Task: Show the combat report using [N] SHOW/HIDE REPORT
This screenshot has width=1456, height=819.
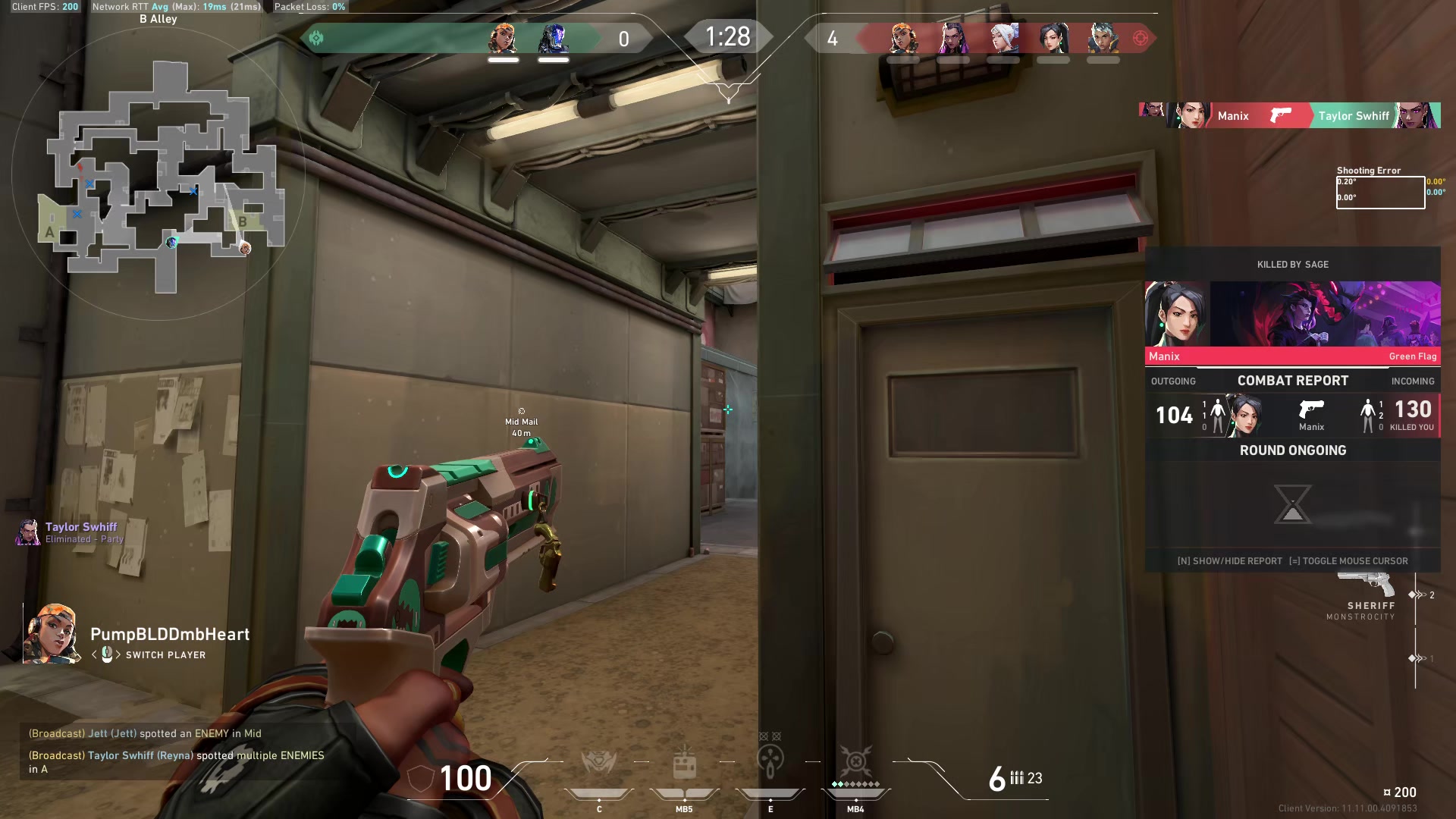Action: point(1232,561)
